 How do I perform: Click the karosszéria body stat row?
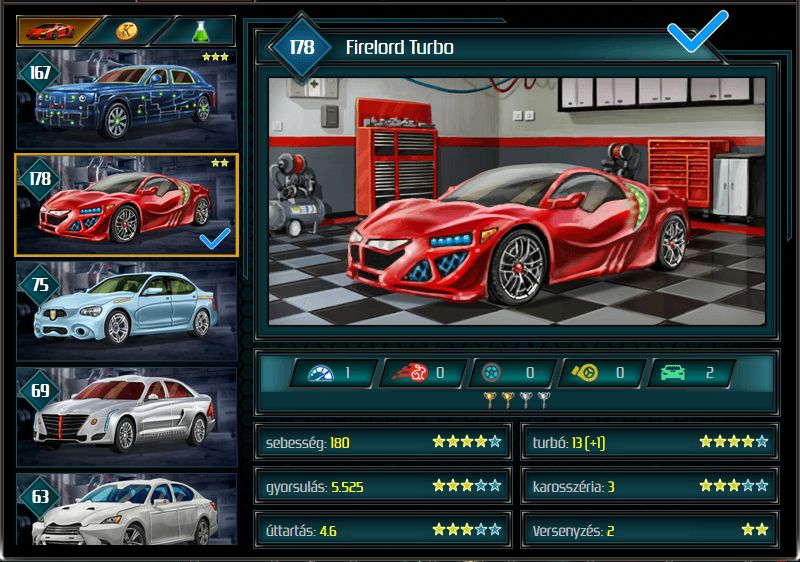[x=649, y=486]
